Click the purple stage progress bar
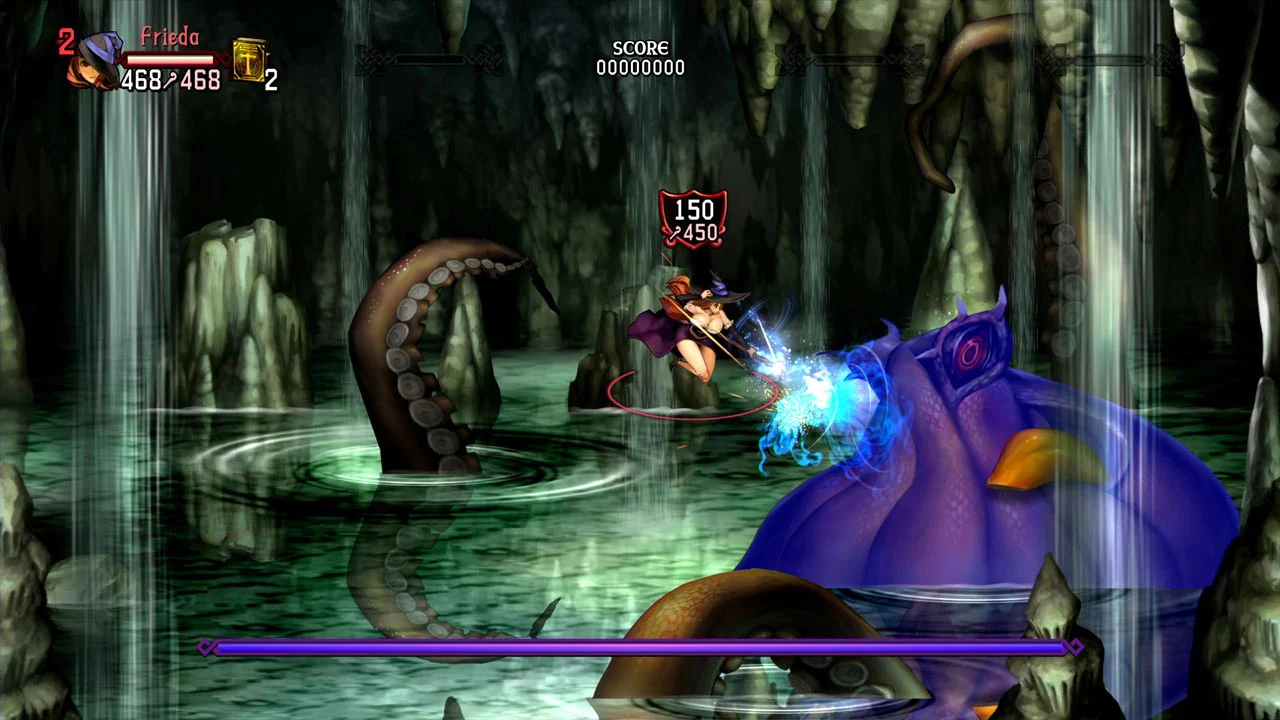The image size is (1280, 720). [x=640, y=647]
